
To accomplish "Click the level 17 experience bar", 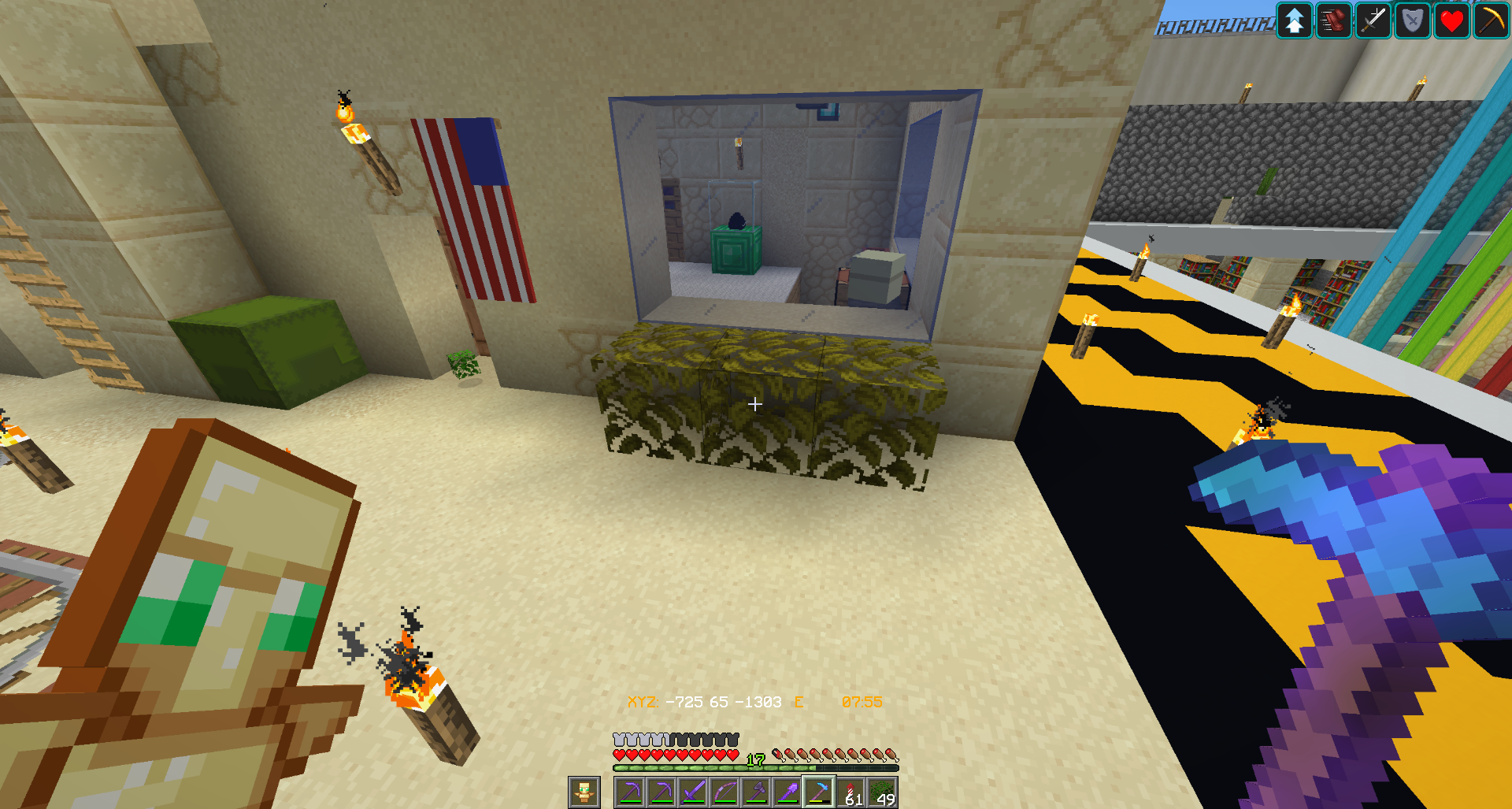I will pyautogui.click(x=754, y=763).
